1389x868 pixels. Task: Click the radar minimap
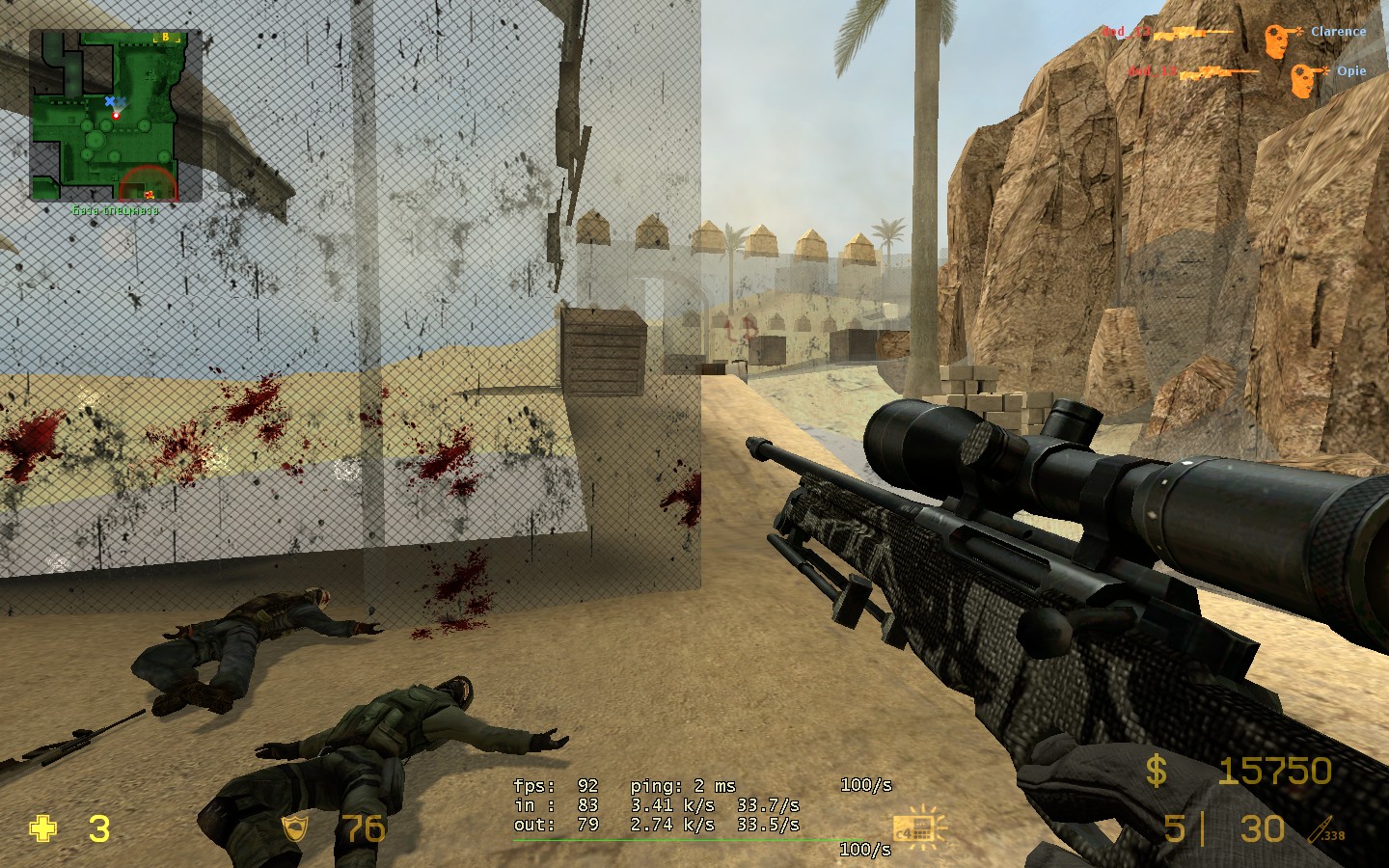click(x=116, y=116)
